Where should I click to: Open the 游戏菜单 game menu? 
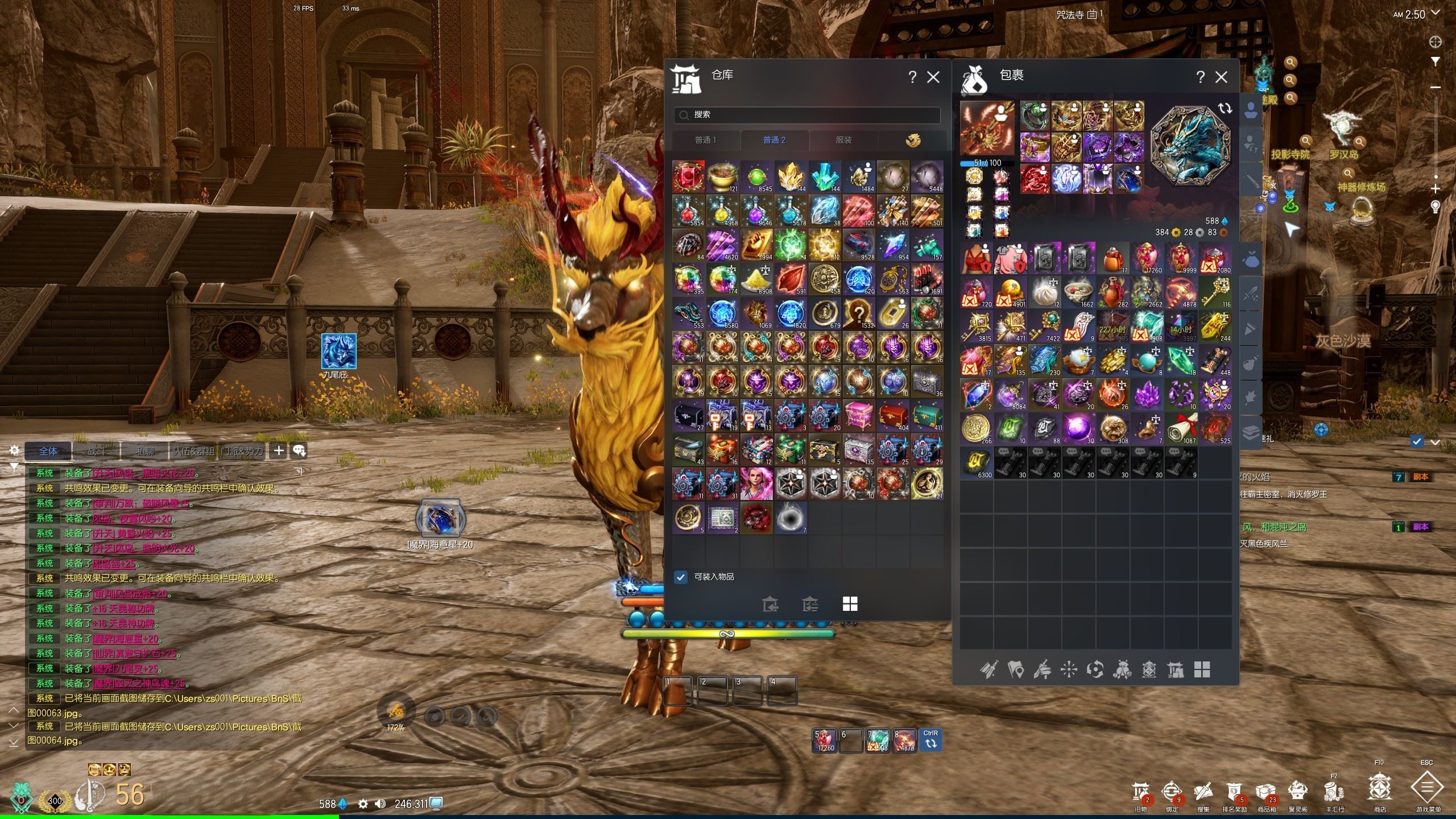[1428, 789]
